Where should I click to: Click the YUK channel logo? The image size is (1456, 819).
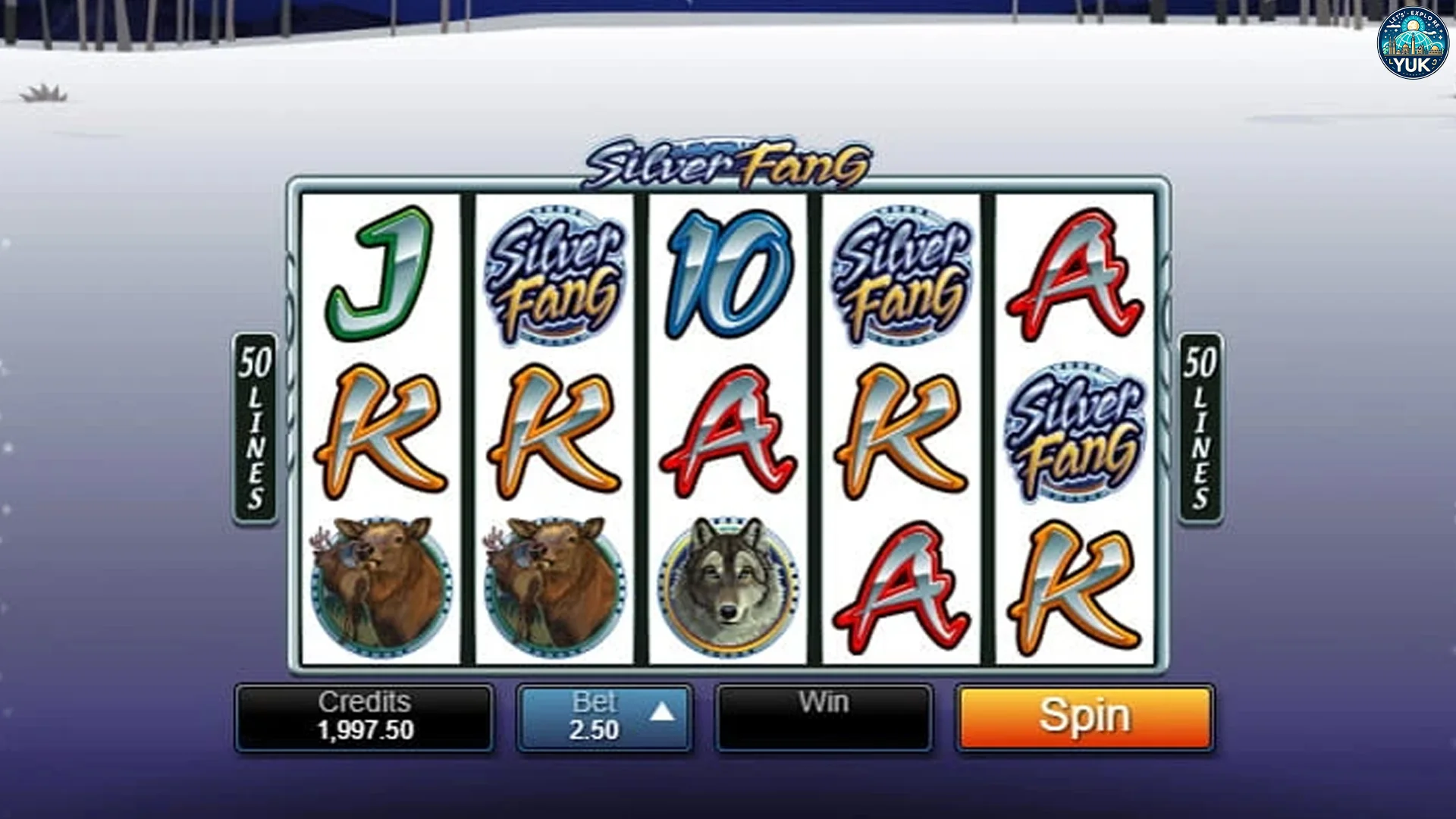pos(1411,44)
